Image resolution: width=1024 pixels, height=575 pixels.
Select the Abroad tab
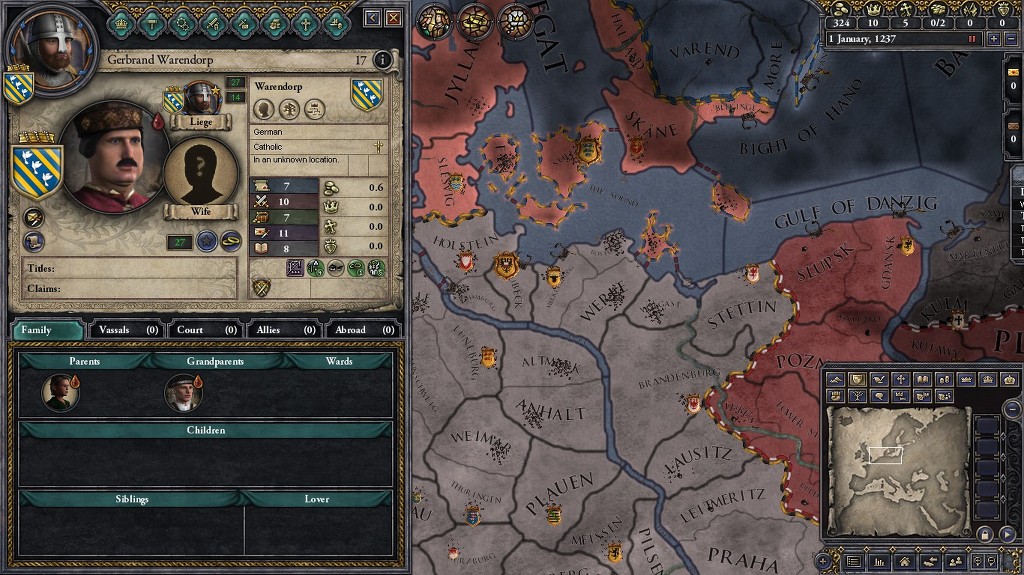pos(362,329)
